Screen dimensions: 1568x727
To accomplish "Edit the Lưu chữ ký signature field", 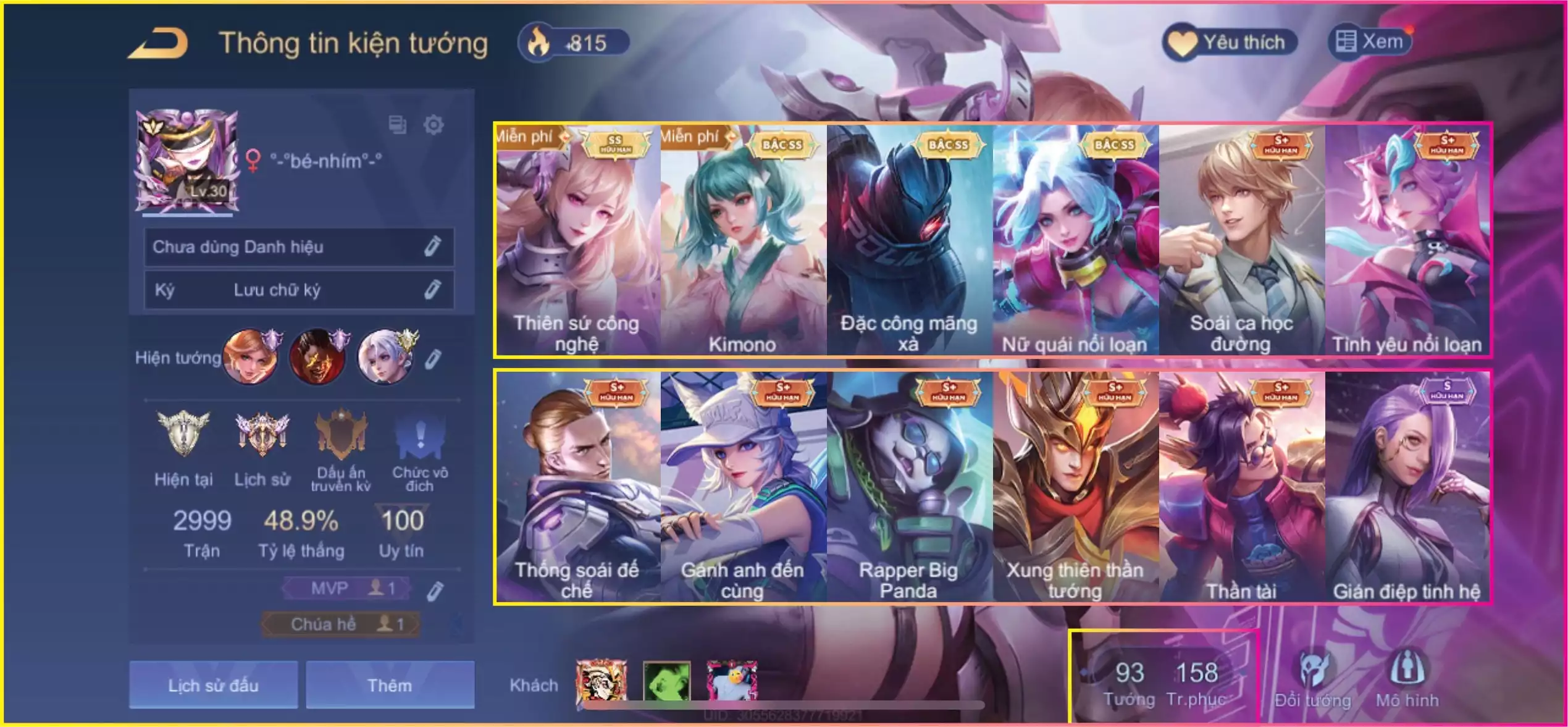I will point(432,289).
